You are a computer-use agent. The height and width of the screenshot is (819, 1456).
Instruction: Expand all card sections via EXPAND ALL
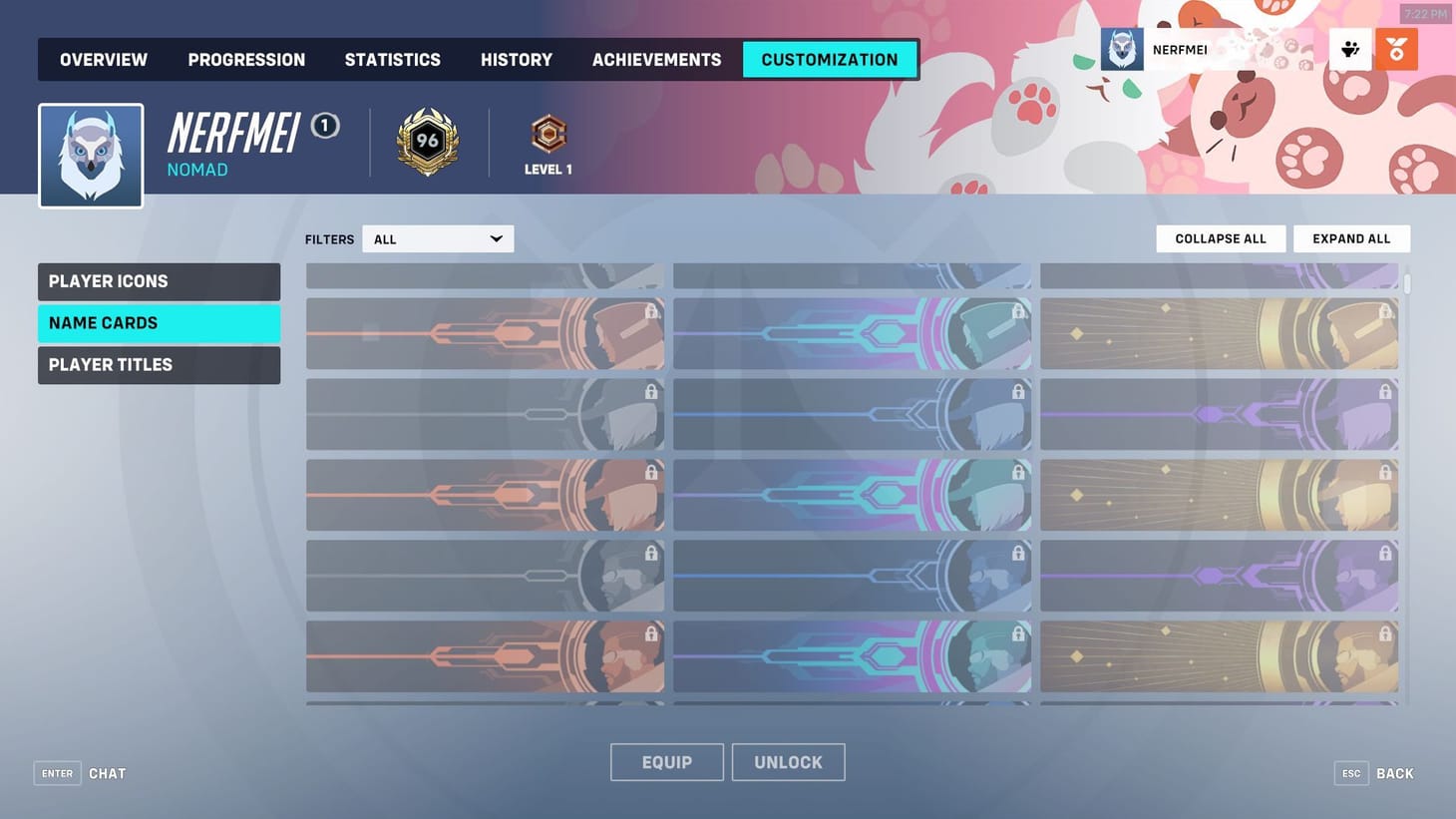coord(1351,238)
